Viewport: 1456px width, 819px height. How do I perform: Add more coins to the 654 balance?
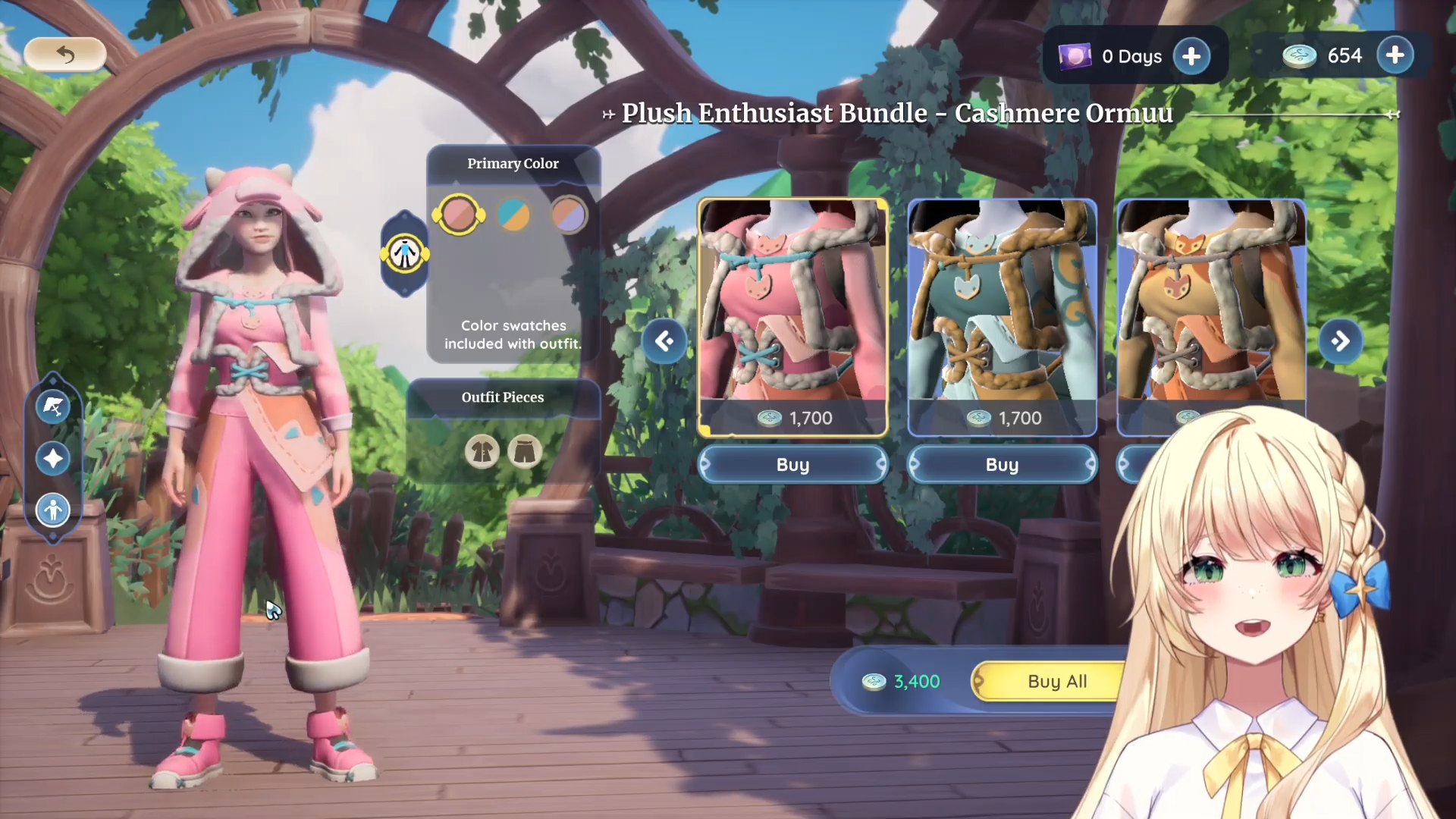(x=1395, y=55)
